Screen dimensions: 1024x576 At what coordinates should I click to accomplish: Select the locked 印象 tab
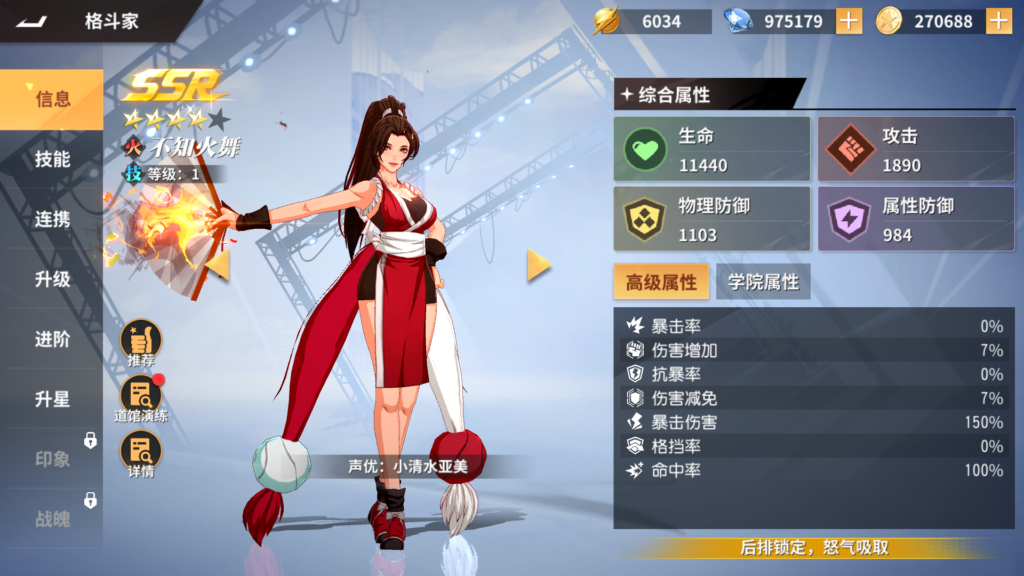pos(52,459)
